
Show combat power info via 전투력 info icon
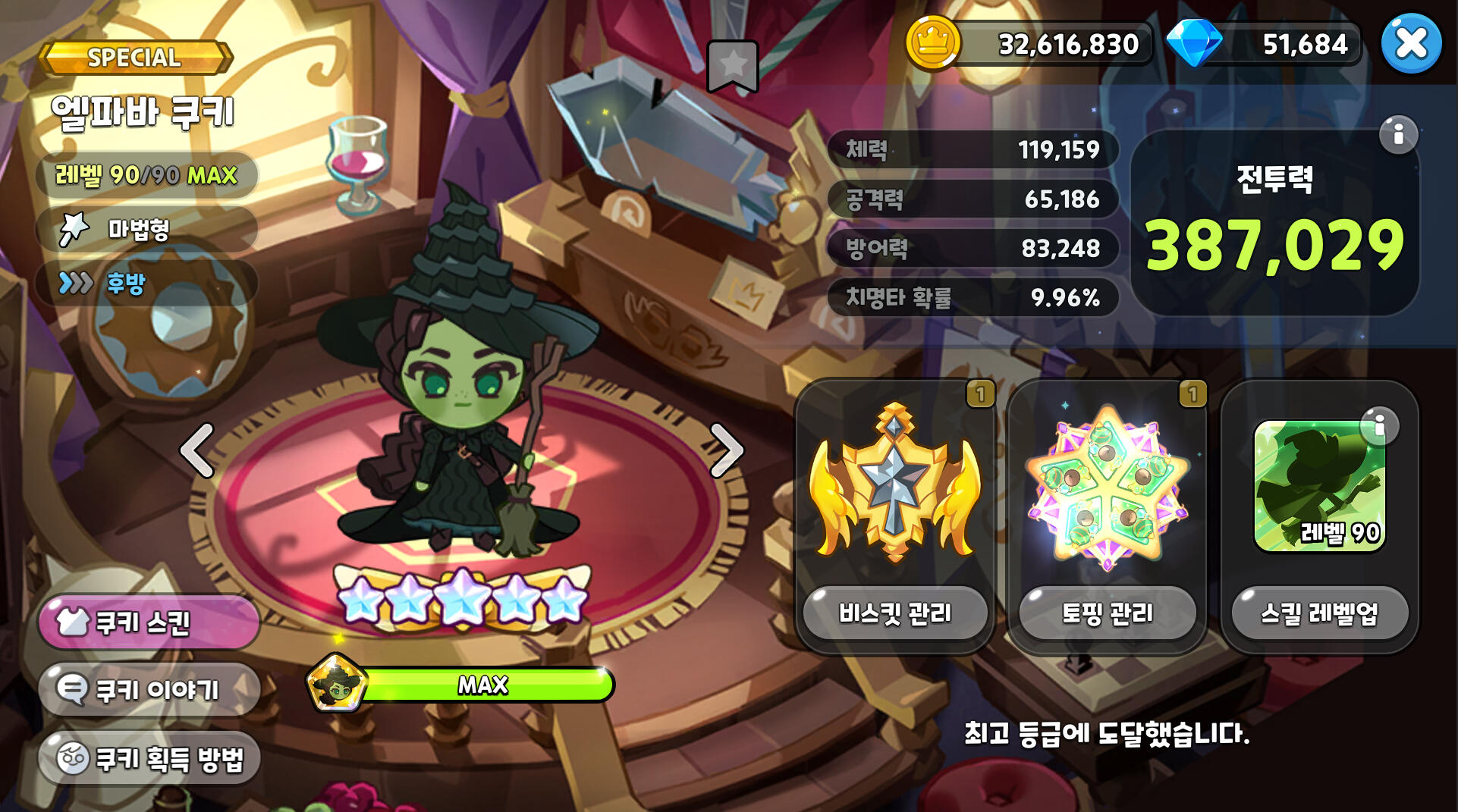pos(1398,135)
